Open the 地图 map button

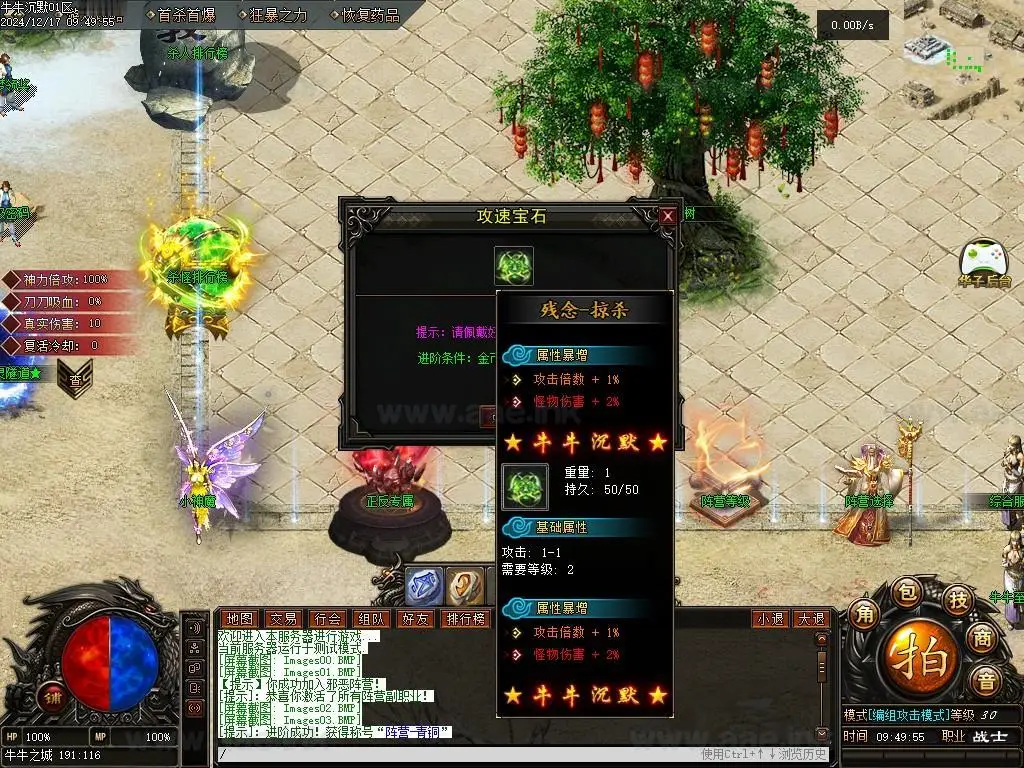pyautogui.click(x=238, y=619)
